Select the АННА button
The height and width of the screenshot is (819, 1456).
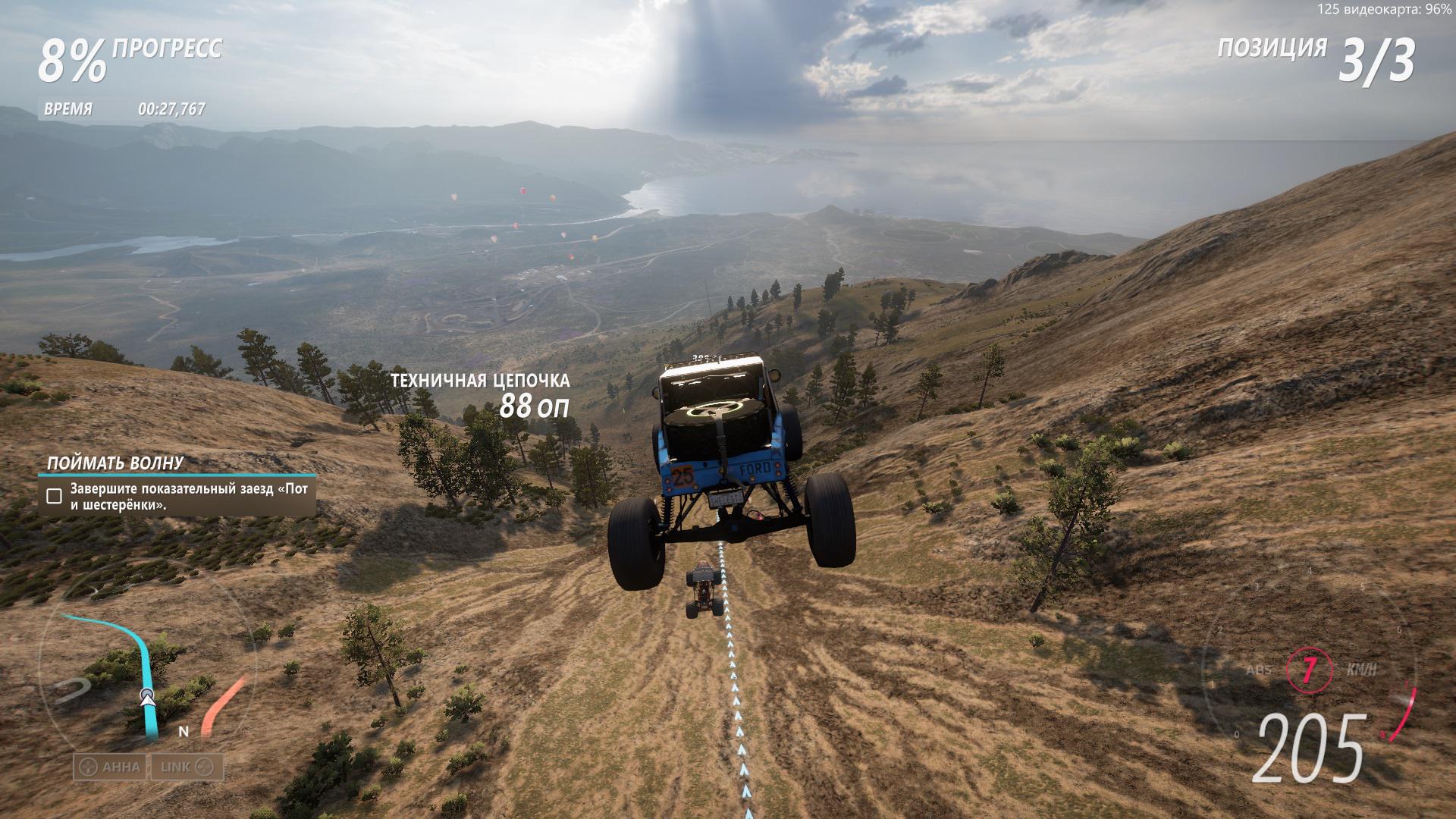pyautogui.click(x=111, y=767)
